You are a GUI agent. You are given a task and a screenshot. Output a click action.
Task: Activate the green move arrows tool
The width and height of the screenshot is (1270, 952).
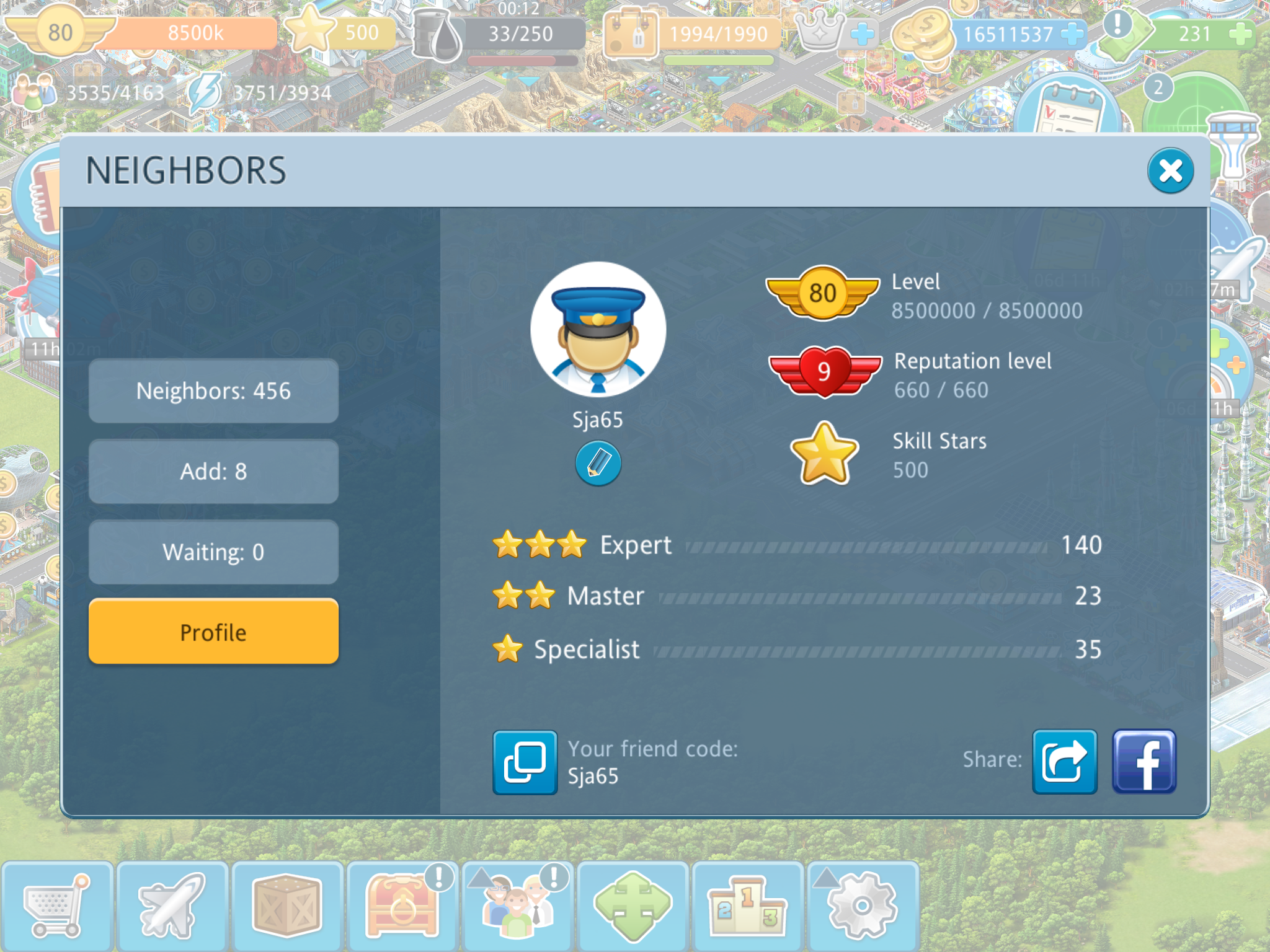pyautogui.click(x=633, y=906)
